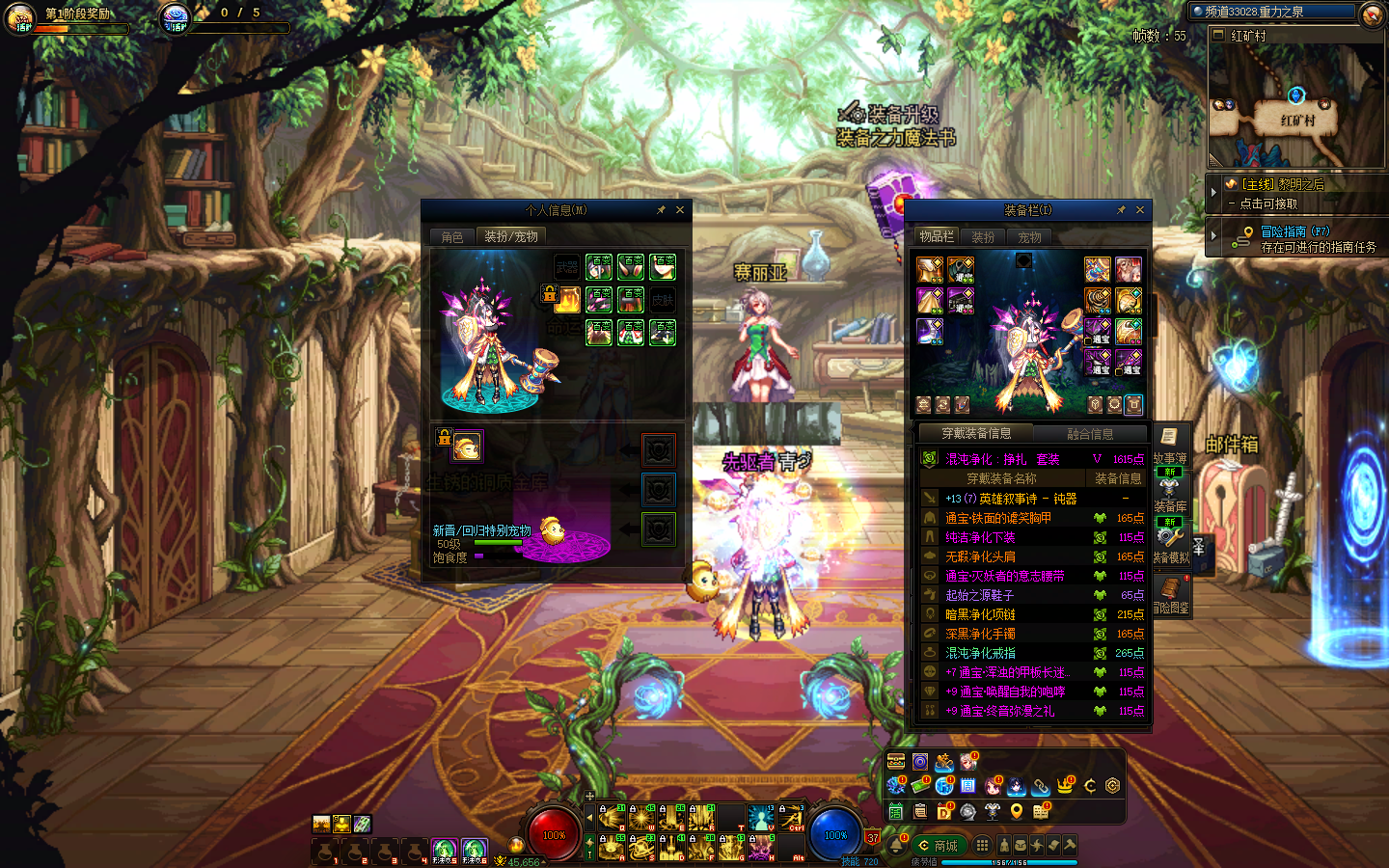Launch the 装备模拟 equipment simulator
The height and width of the screenshot is (868, 1389).
(x=1170, y=544)
